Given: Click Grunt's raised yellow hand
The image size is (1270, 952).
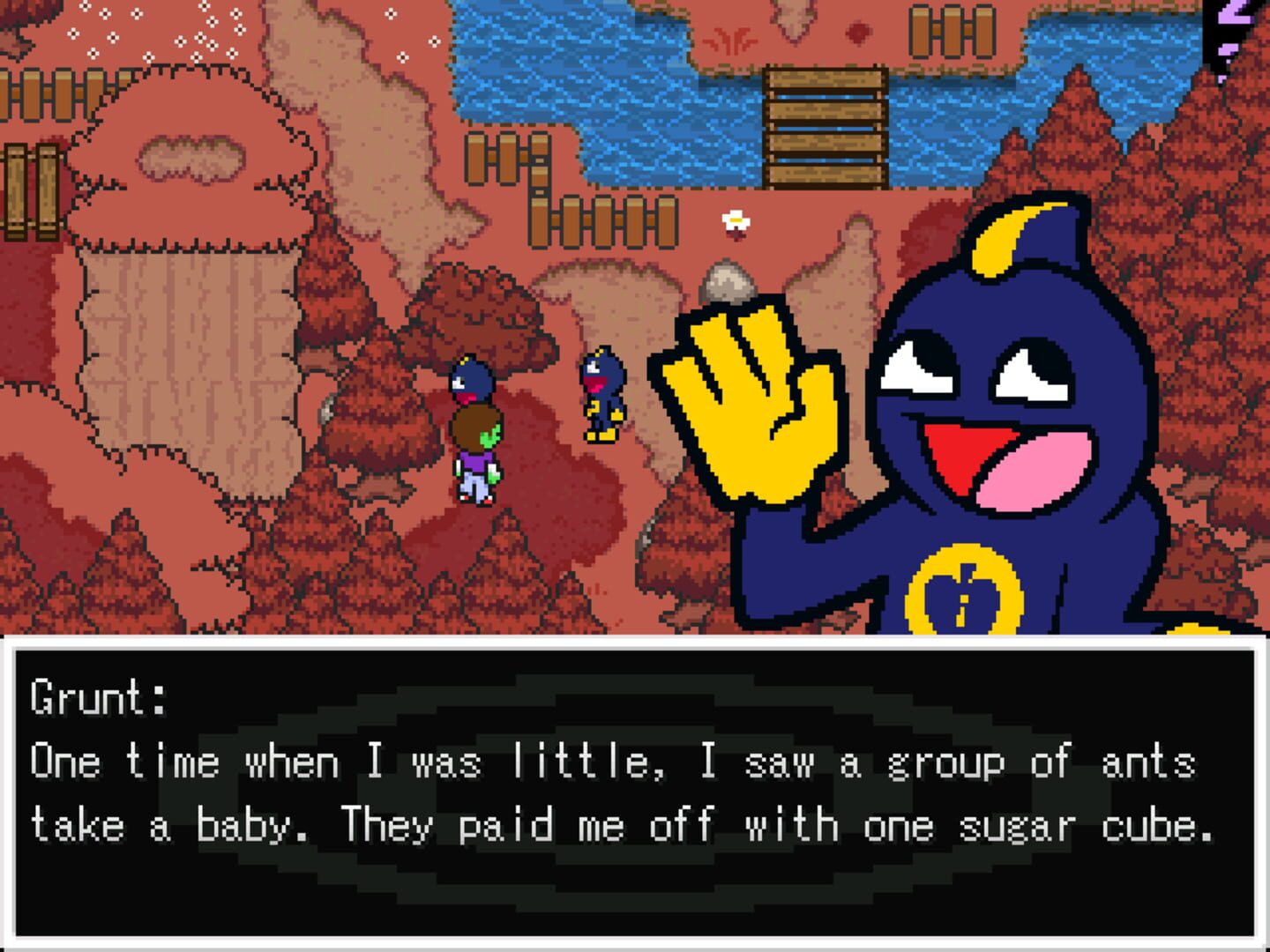Looking at the screenshot, I should [754, 397].
